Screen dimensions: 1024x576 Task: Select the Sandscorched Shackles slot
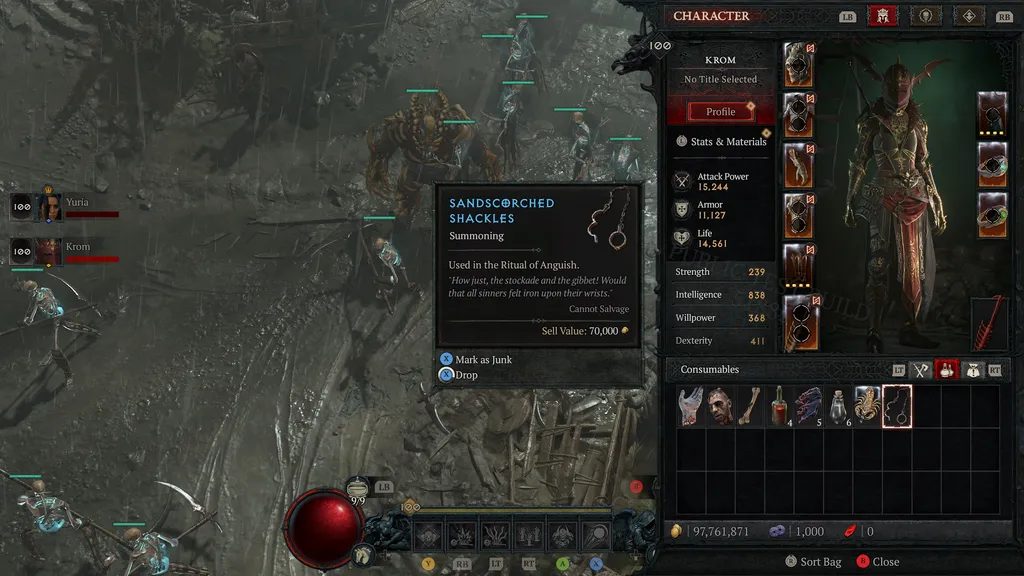[897, 407]
